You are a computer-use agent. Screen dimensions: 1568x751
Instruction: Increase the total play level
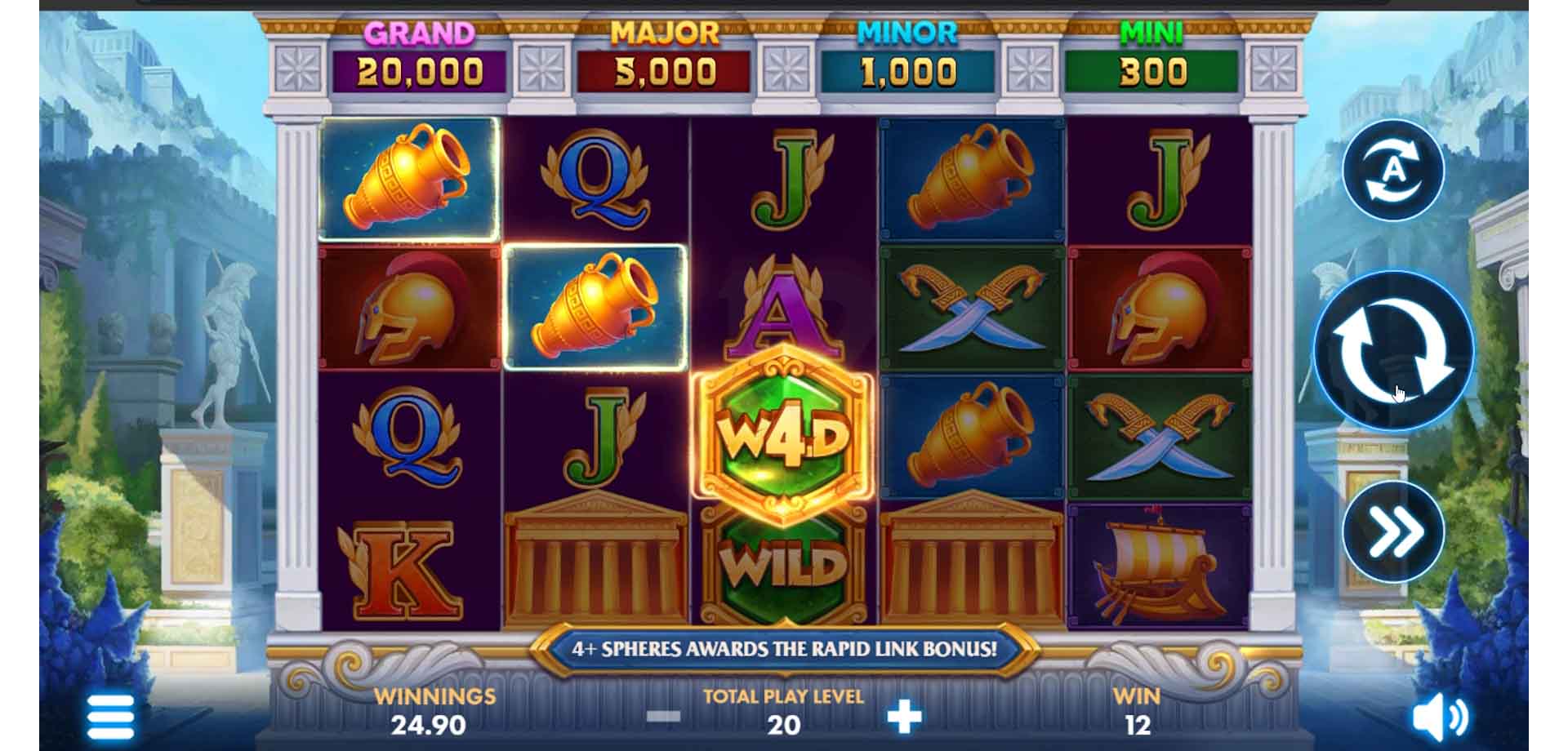tap(904, 717)
